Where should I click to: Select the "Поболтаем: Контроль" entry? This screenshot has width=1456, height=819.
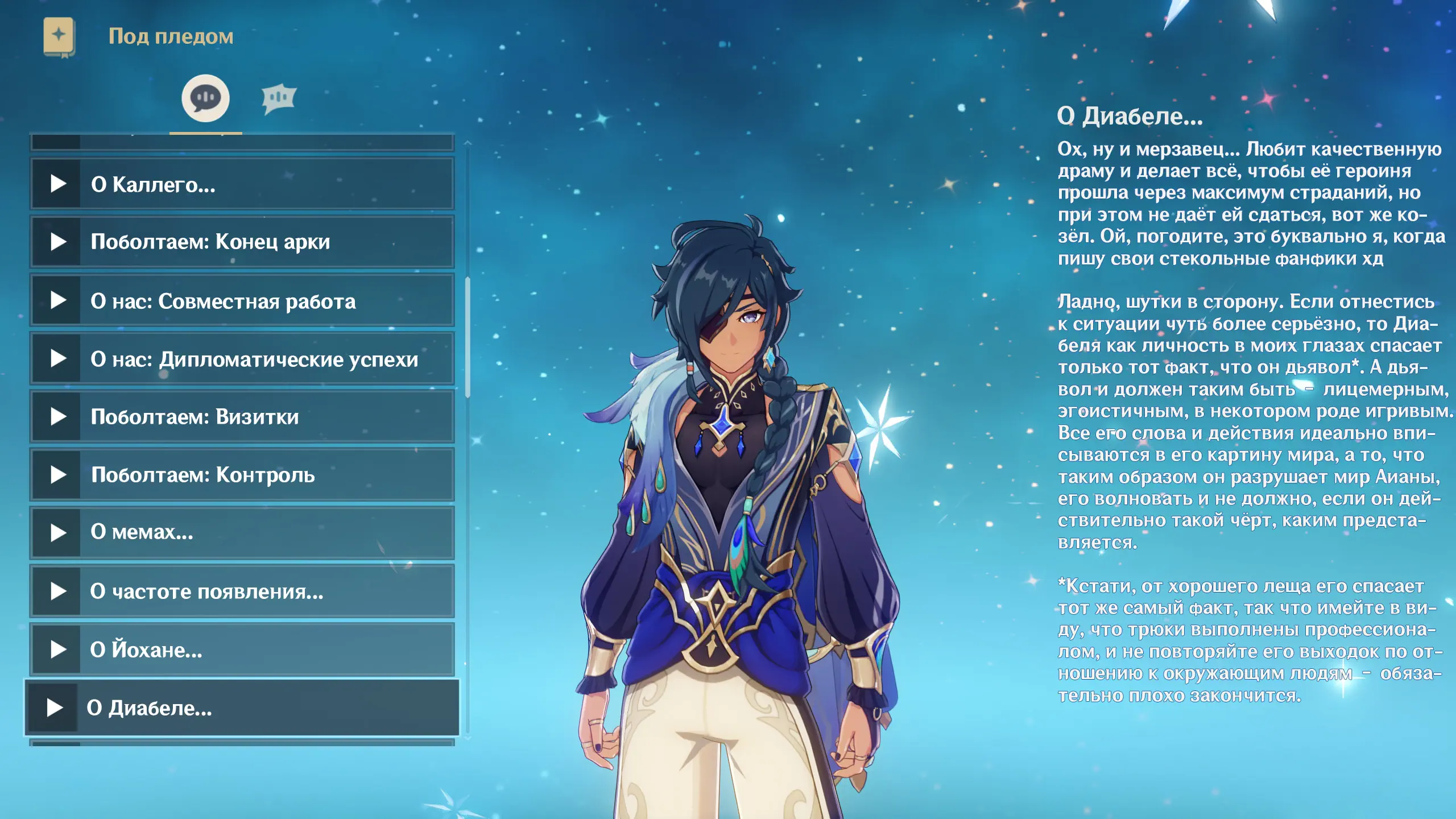(242, 475)
